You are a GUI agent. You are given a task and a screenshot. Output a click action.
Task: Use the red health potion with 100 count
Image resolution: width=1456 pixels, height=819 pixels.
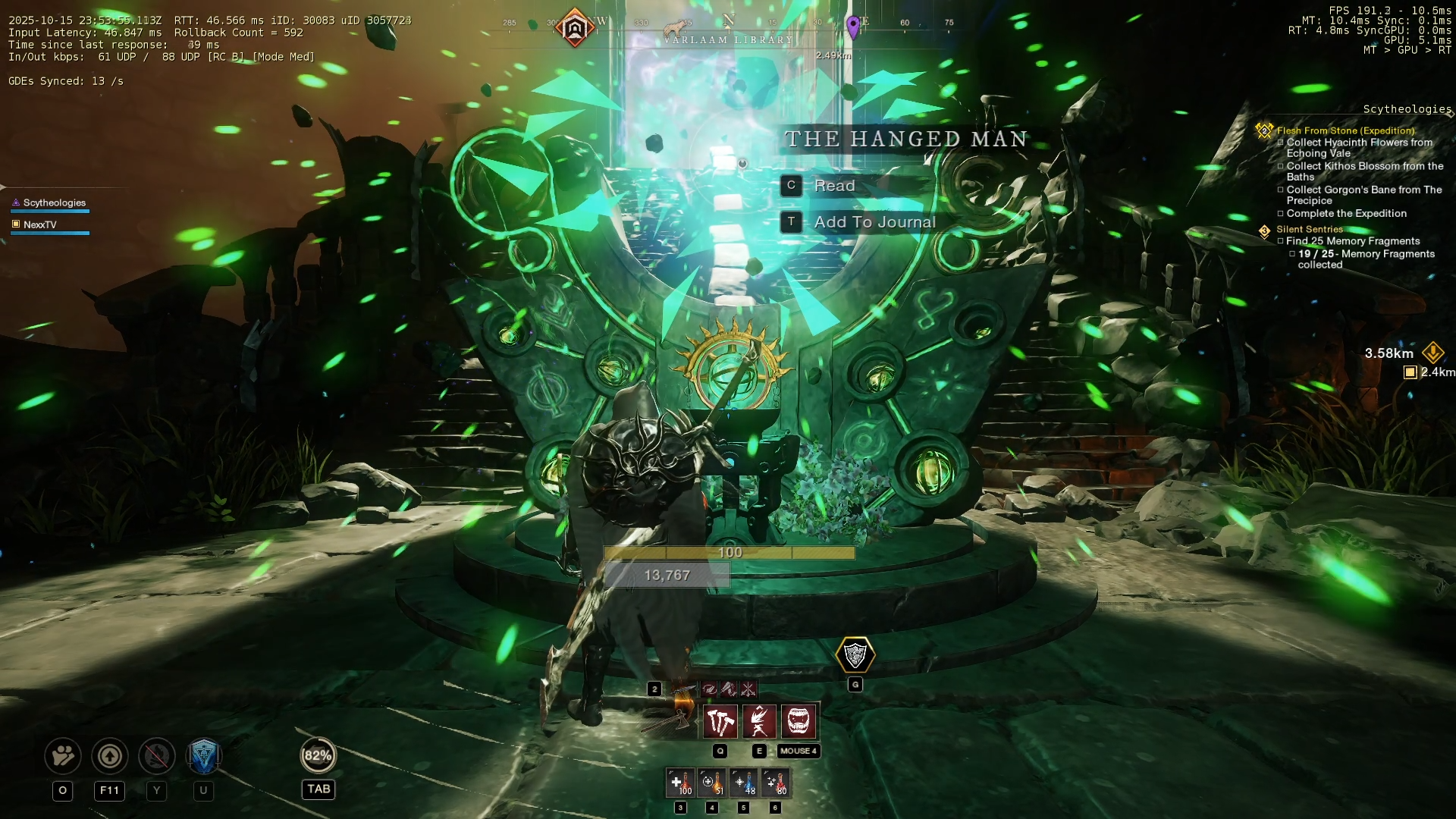click(681, 783)
